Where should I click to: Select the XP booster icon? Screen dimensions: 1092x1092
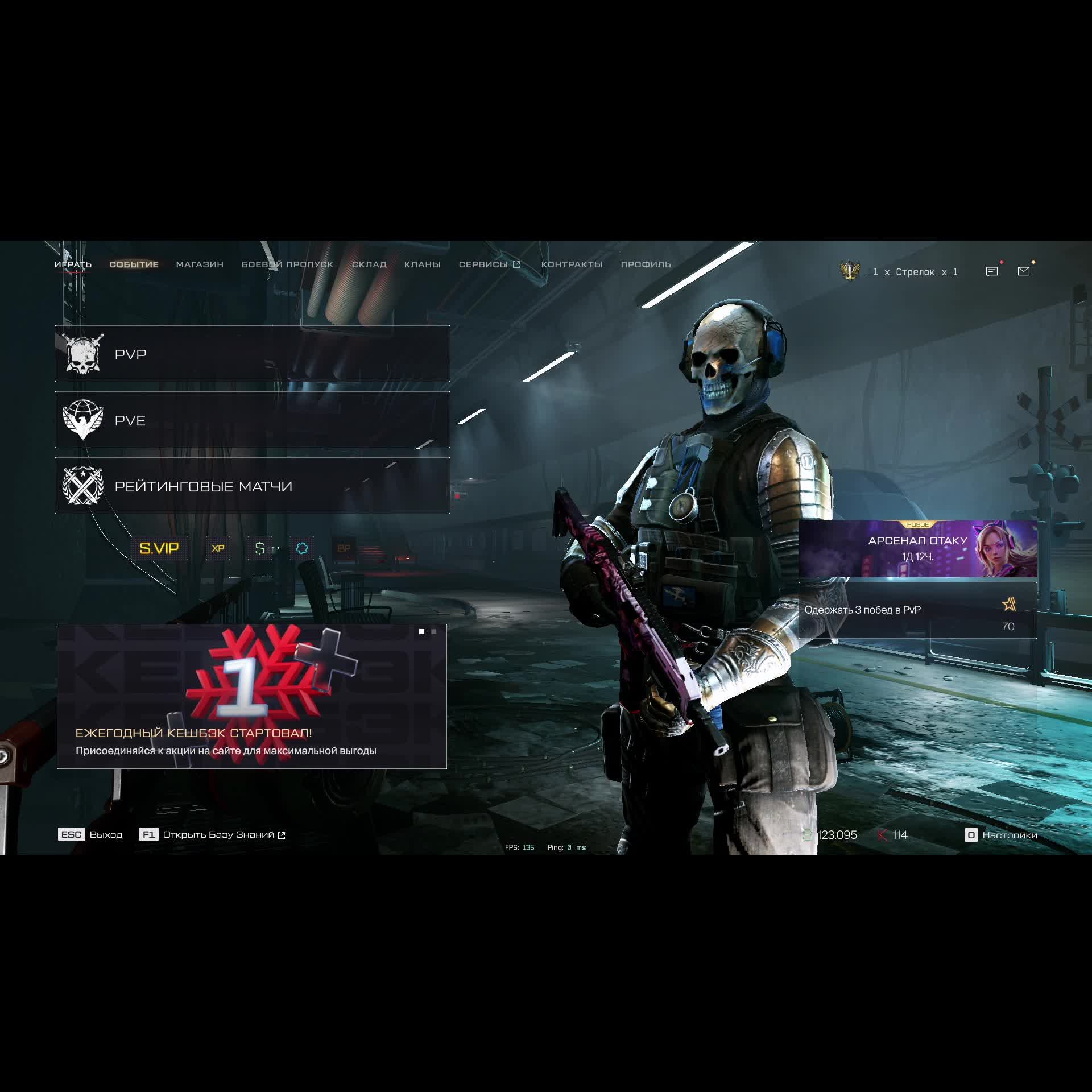(218, 548)
